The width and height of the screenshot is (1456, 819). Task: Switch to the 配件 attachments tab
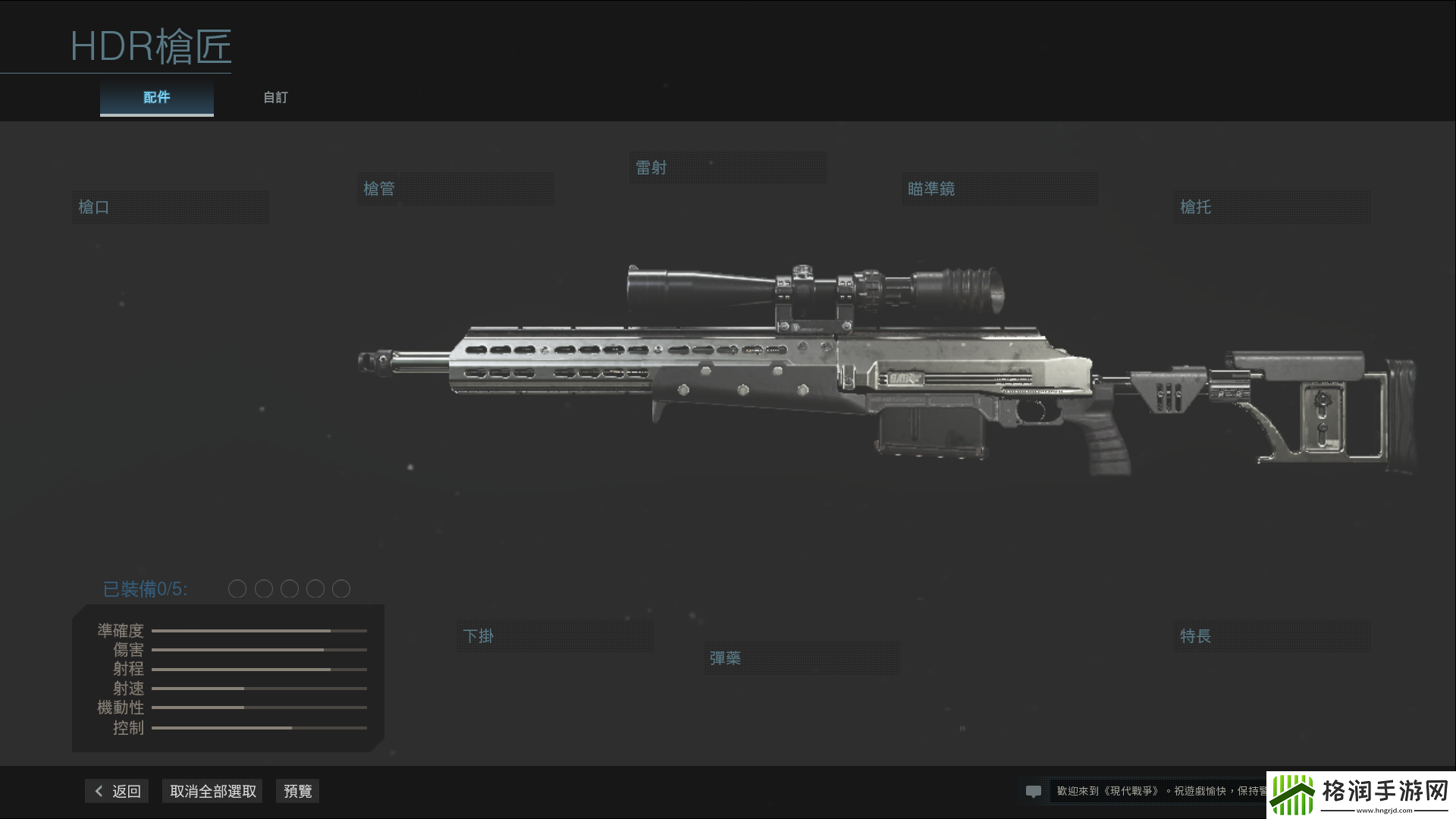coord(156,97)
